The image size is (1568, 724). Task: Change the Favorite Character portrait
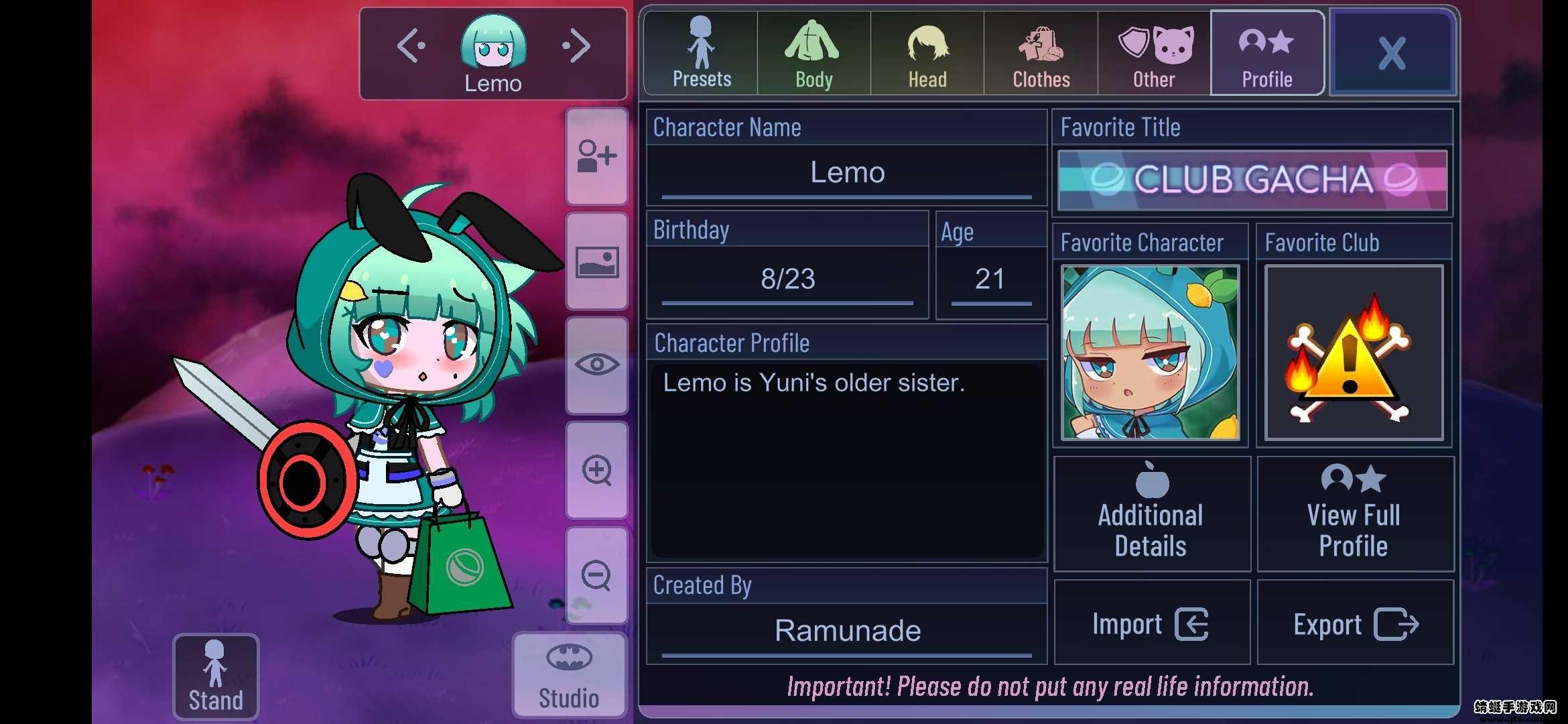coord(1151,352)
